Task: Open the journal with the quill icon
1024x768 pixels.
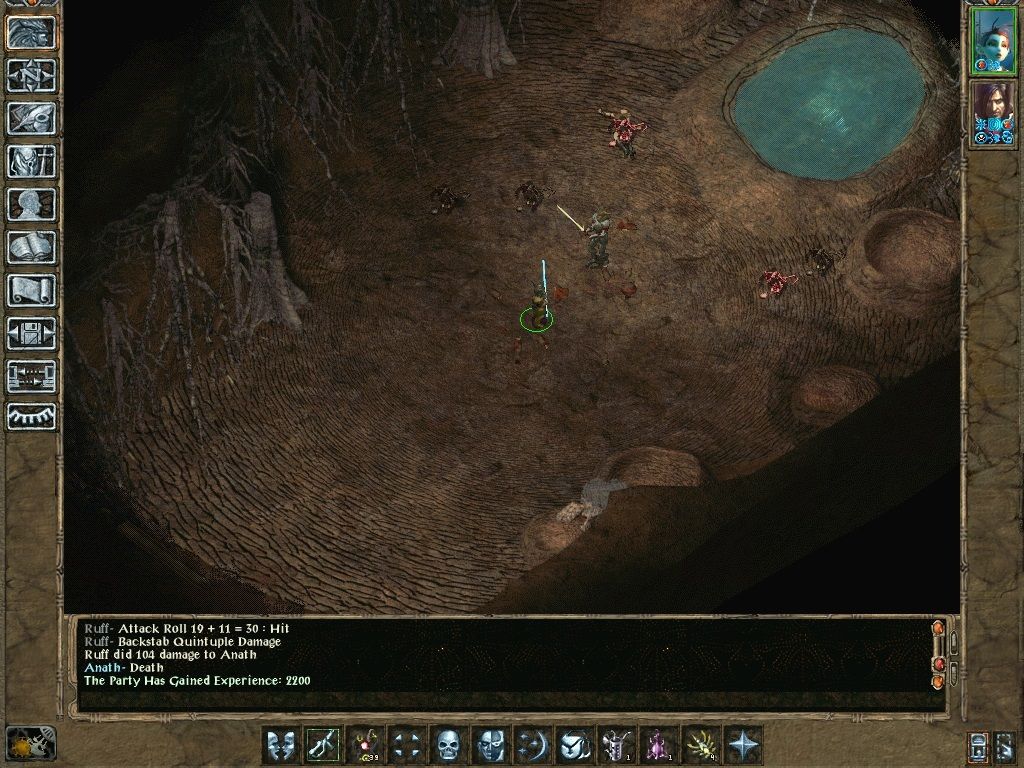Action: [32, 118]
